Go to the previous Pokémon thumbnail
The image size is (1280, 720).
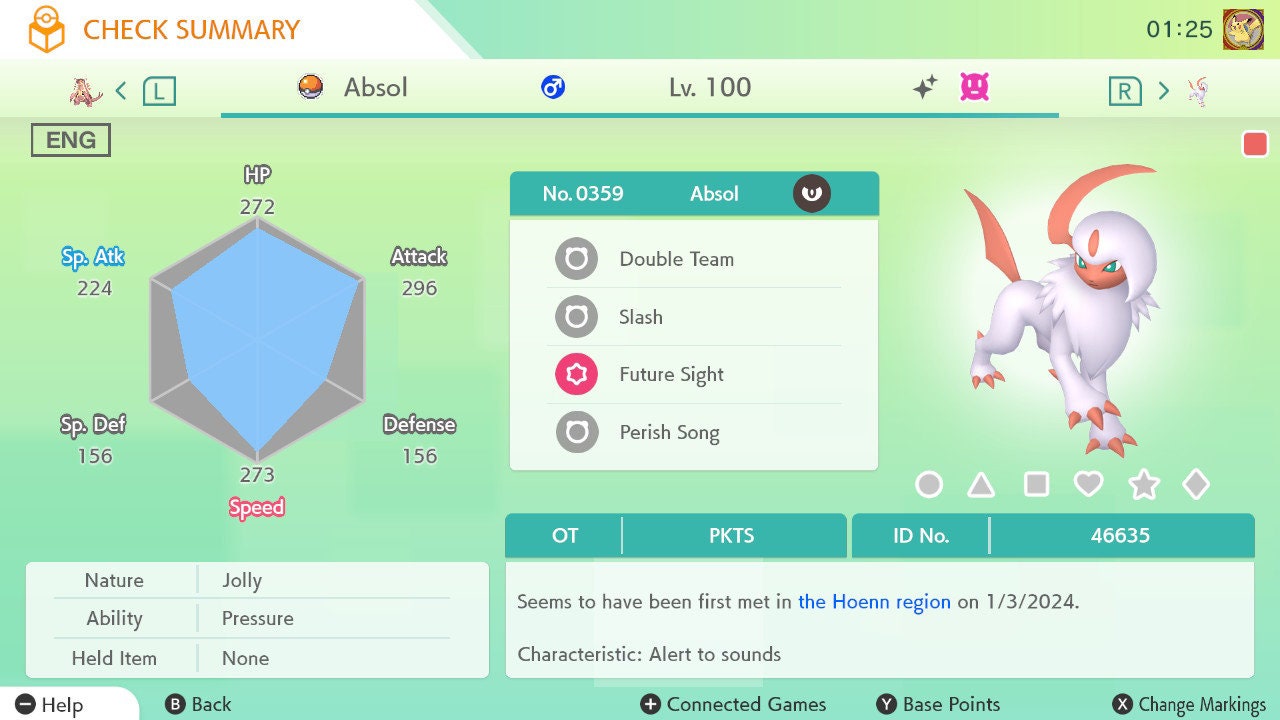(87, 91)
